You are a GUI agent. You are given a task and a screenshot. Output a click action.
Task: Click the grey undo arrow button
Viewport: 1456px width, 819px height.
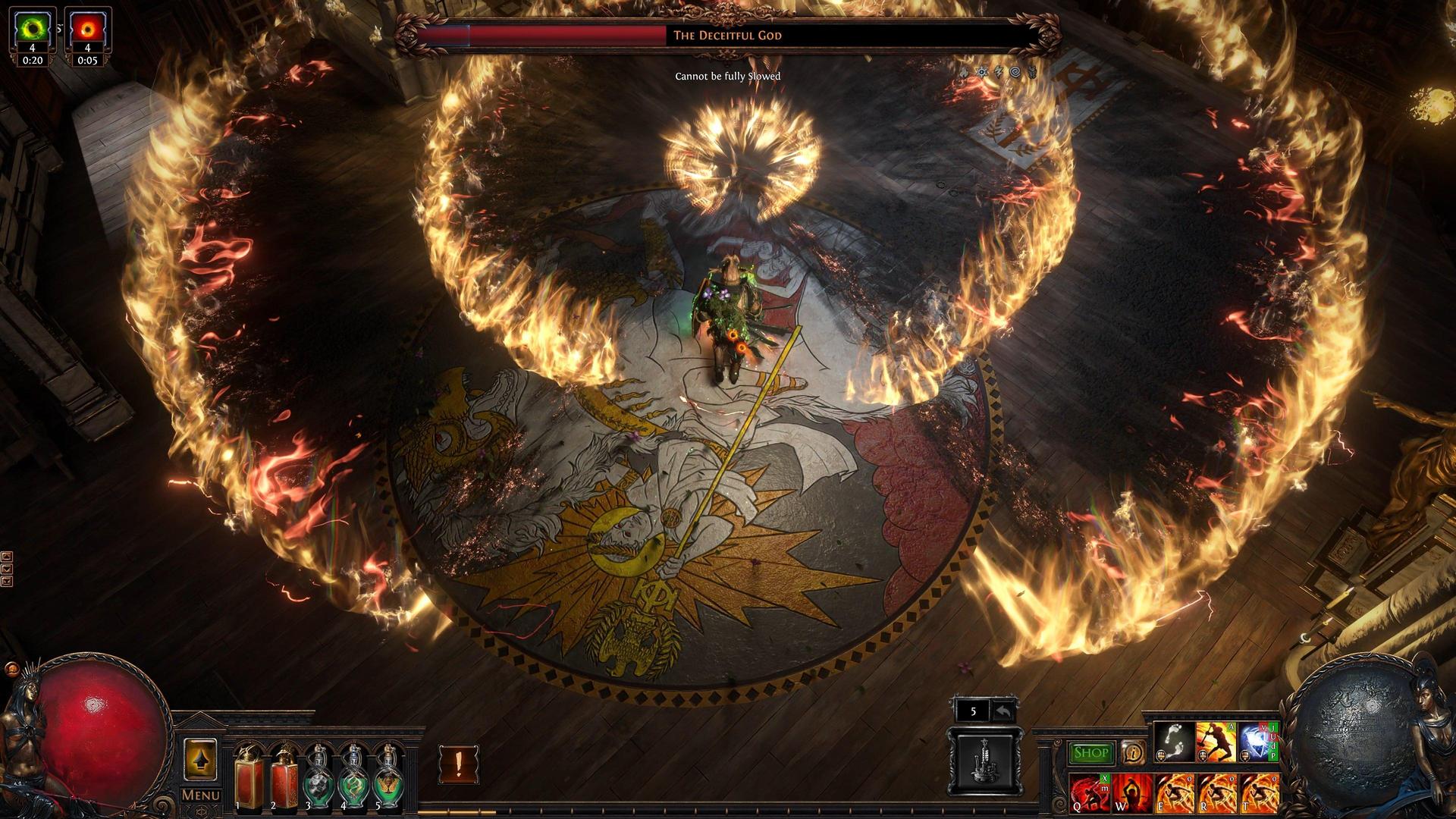coord(1003,712)
